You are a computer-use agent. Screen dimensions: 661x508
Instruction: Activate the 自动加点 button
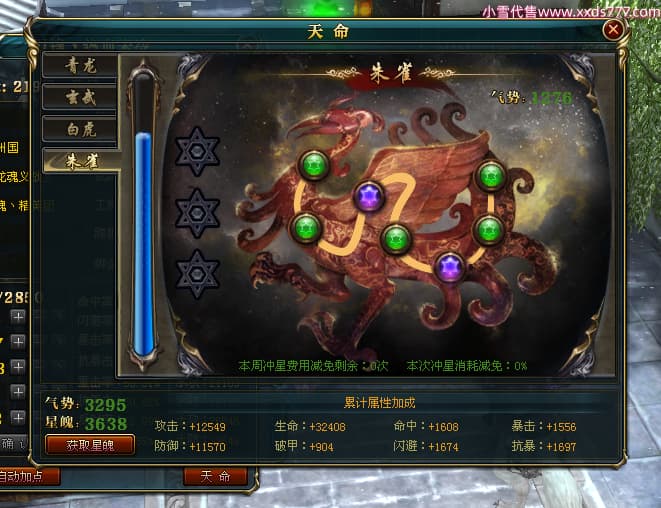coord(28,476)
